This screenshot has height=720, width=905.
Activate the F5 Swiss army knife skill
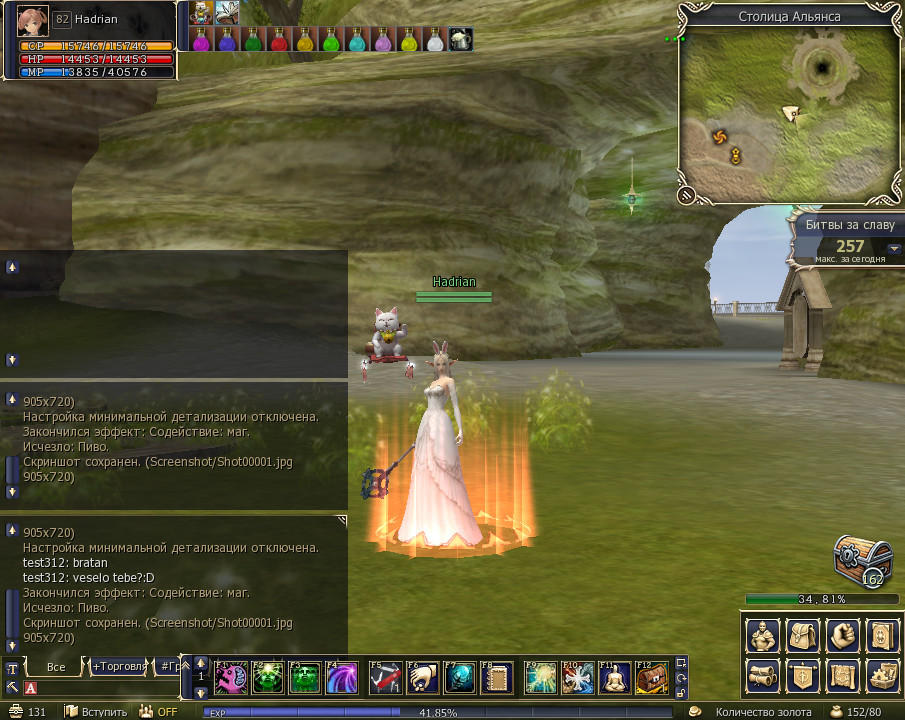[386, 677]
